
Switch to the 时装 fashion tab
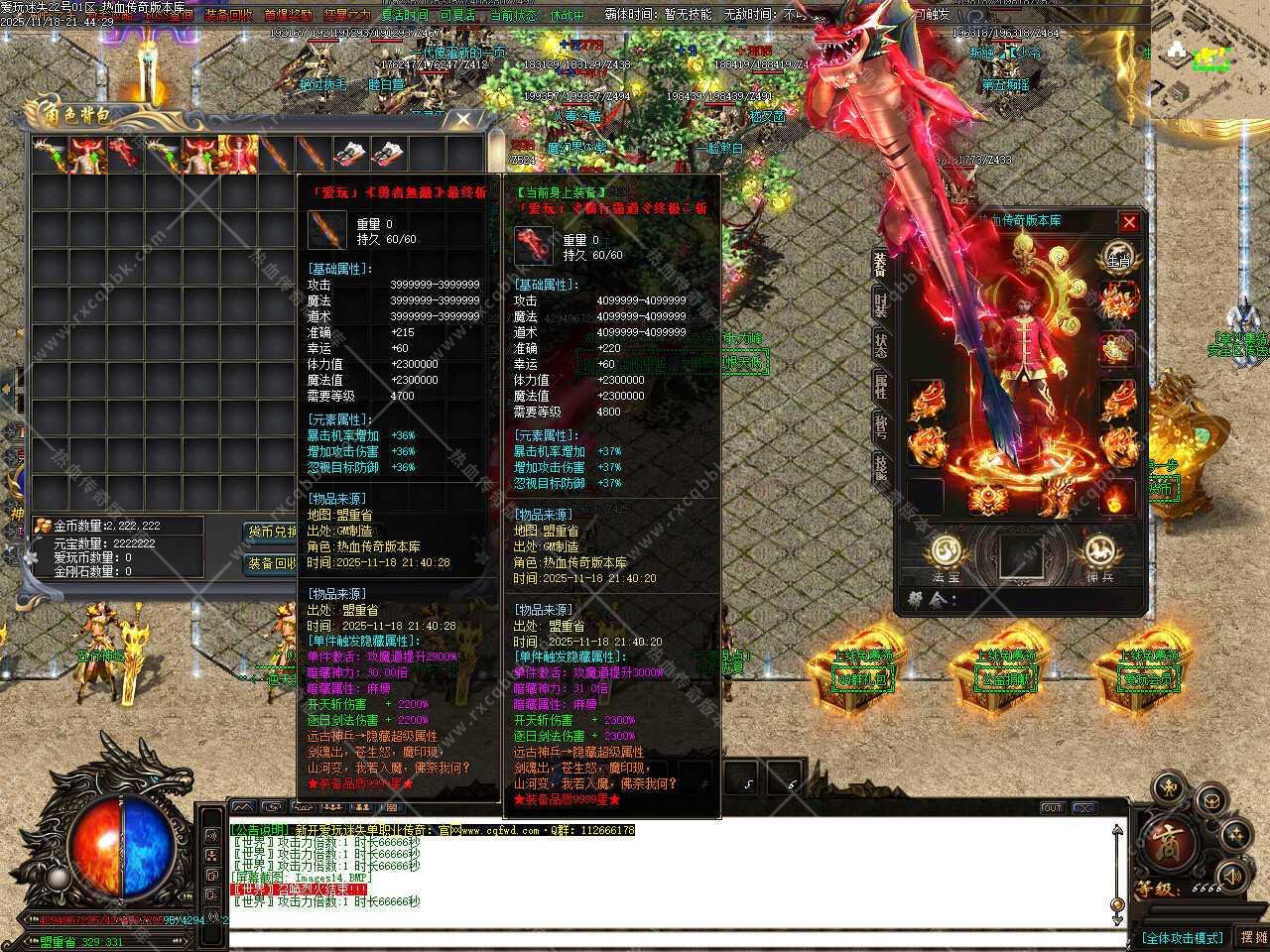click(x=880, y=302)
